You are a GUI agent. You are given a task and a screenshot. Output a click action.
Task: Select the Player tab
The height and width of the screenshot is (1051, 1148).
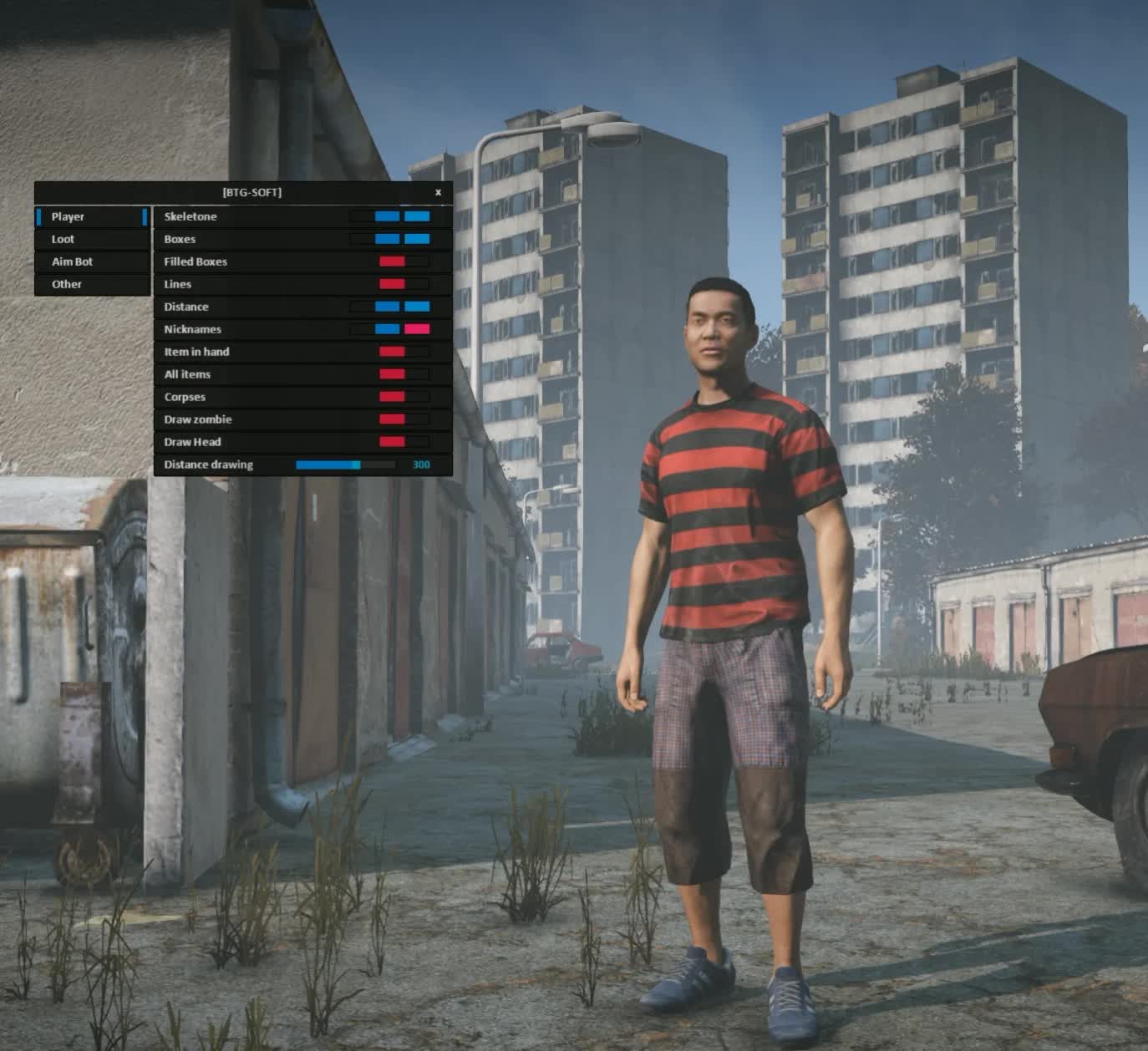(92, 216)
